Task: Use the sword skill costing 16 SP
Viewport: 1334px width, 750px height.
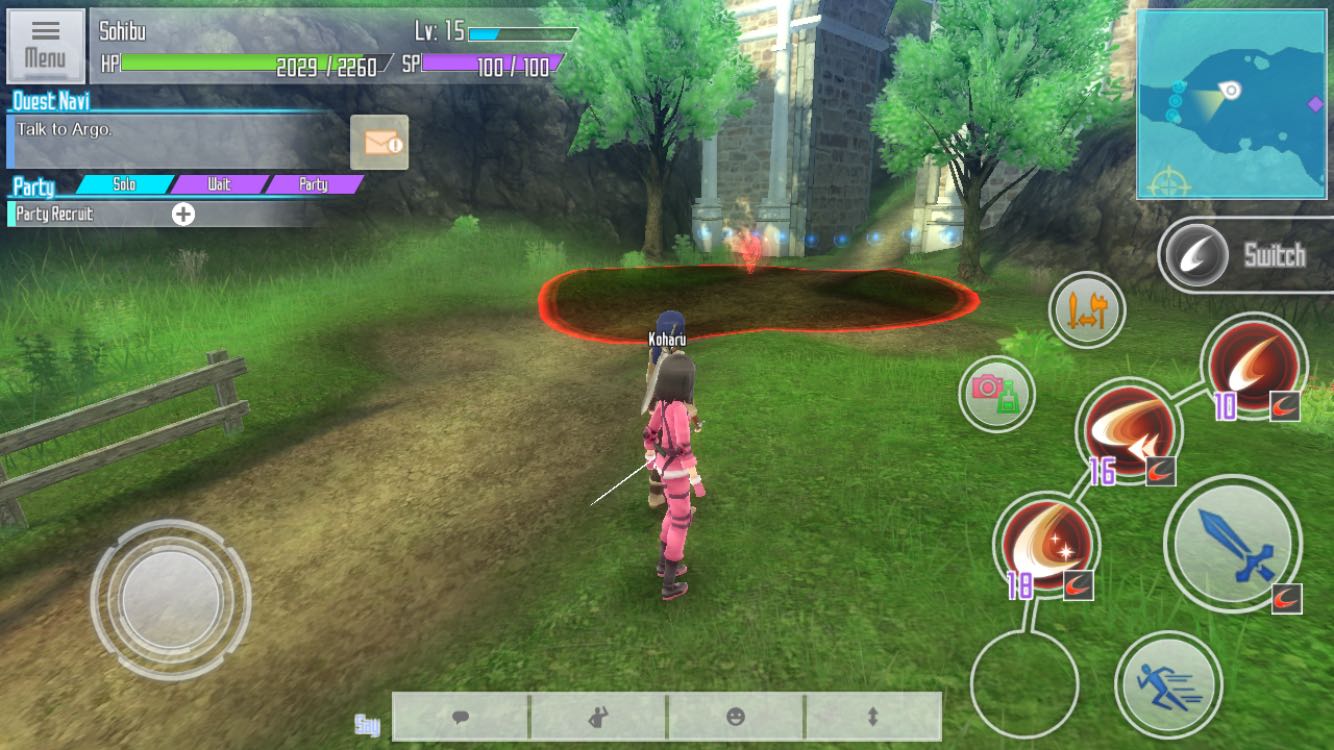Action: coord(1129,431)
